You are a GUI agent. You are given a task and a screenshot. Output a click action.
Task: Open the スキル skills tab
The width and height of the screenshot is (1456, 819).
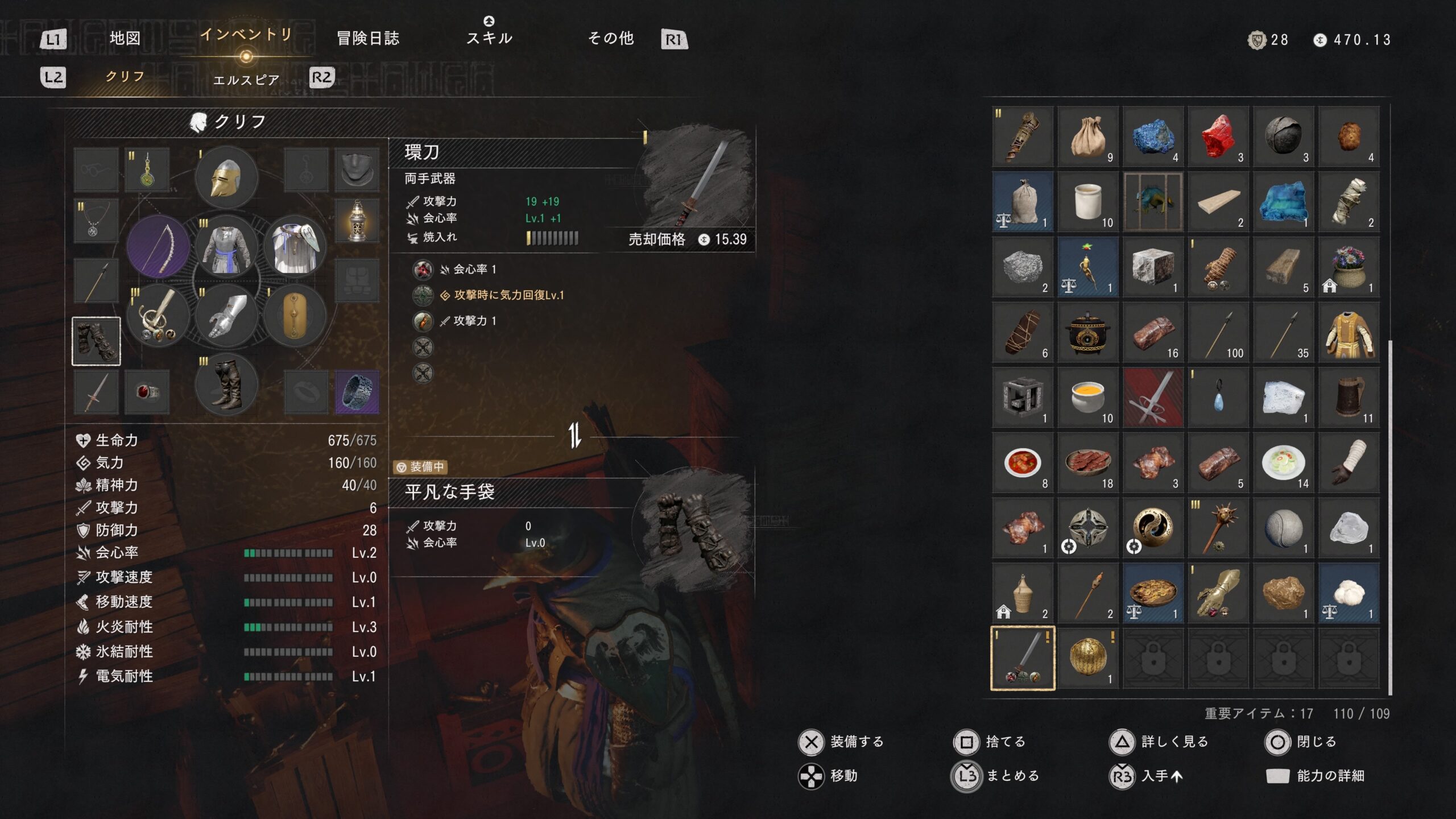click(489, 38)
